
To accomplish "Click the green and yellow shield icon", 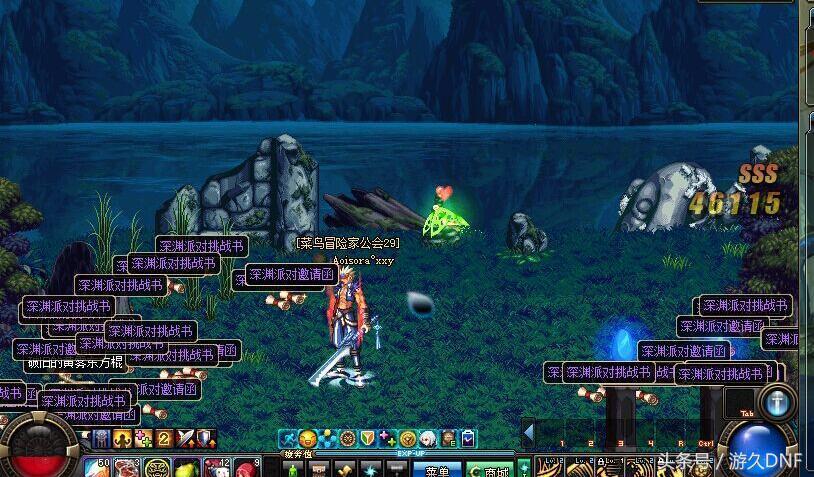I will tap(368, 438).
